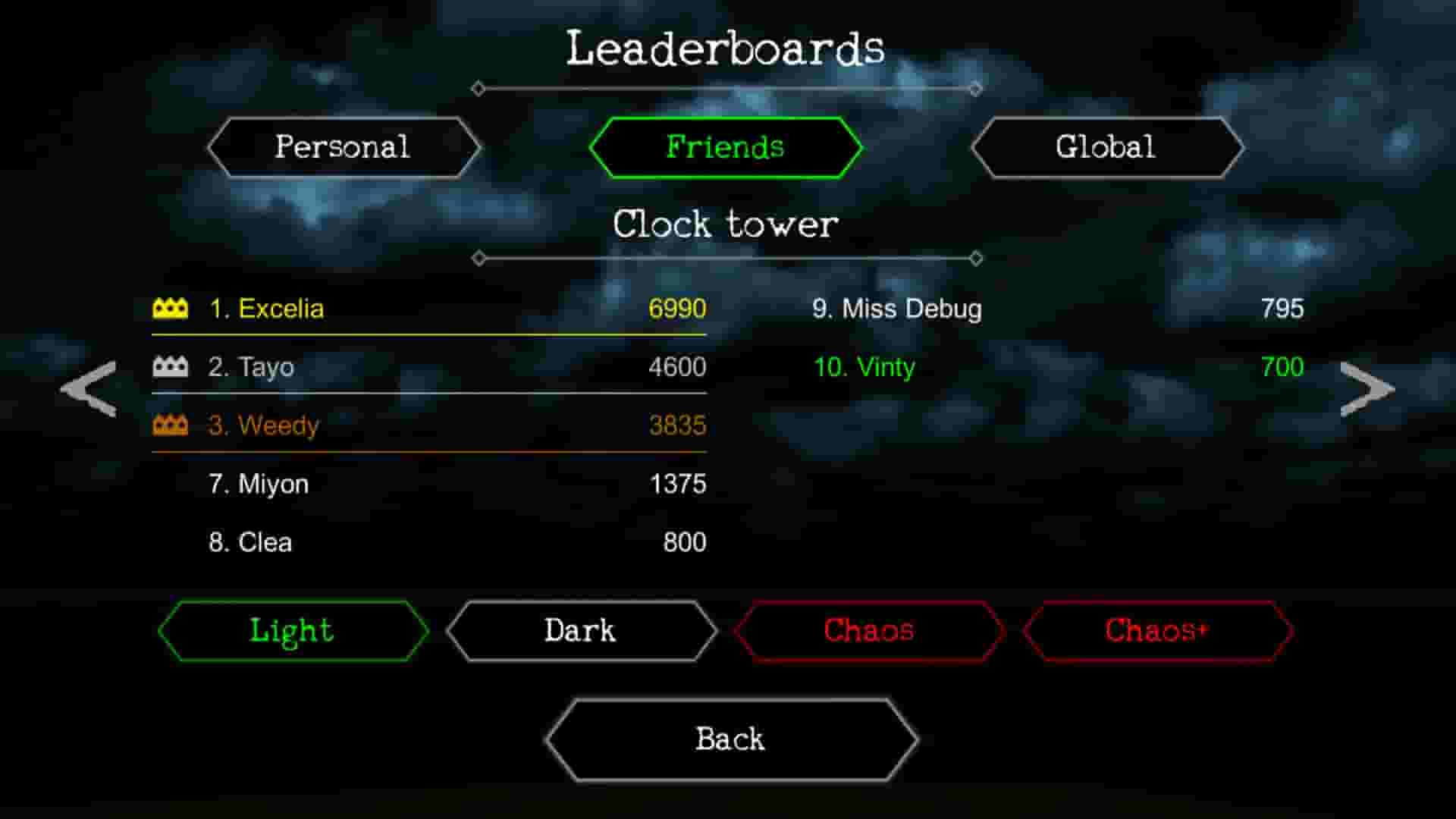
Task: Click the Clock tower level title
Action: tap(726, 224)
